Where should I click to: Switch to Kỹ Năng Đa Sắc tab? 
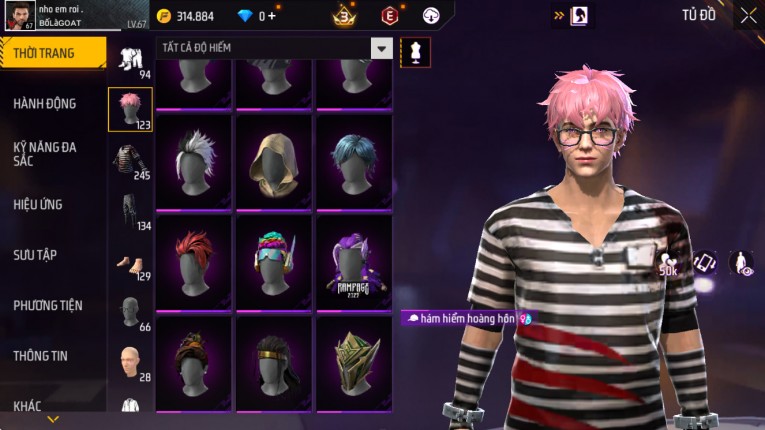click(x=45, y=153)
